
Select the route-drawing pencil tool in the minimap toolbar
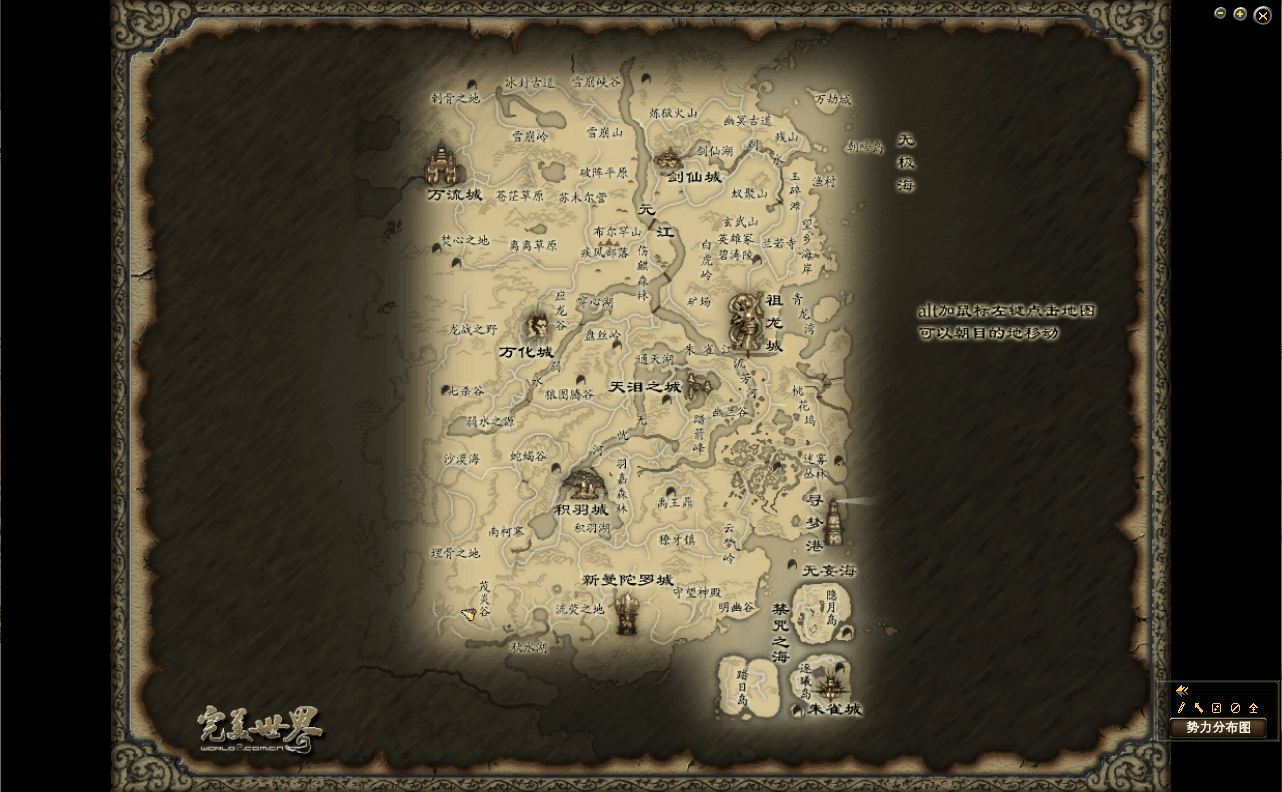[1181, 707]
